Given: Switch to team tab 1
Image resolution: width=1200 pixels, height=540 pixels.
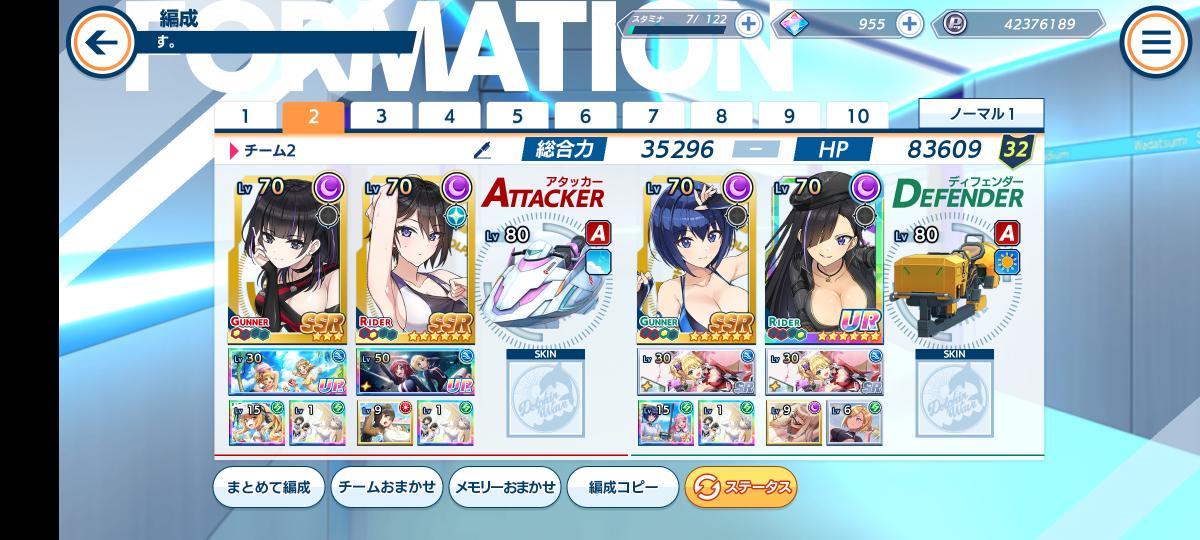Looking at the screenshot, I should tap(245, 116).
